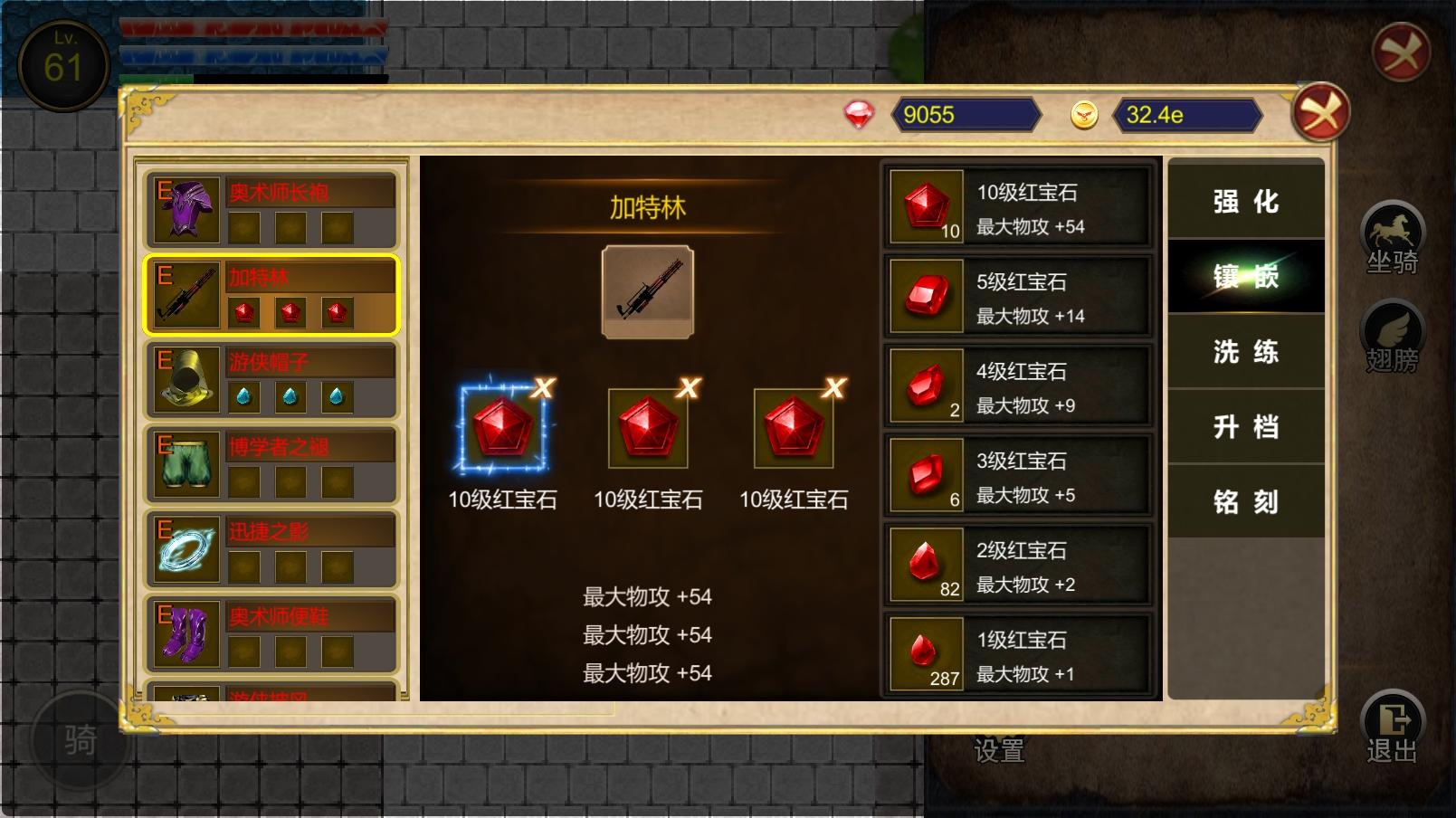Choose the 3级红宝石 inventory entry
The width and height of the screenshot is (1456, 818).
click(x=1018, y=475)
